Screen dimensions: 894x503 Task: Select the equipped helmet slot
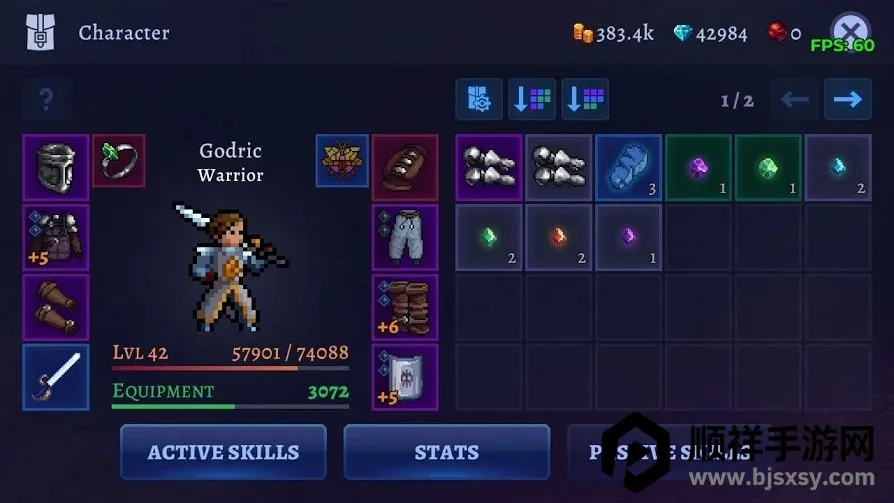click(55, 167)
